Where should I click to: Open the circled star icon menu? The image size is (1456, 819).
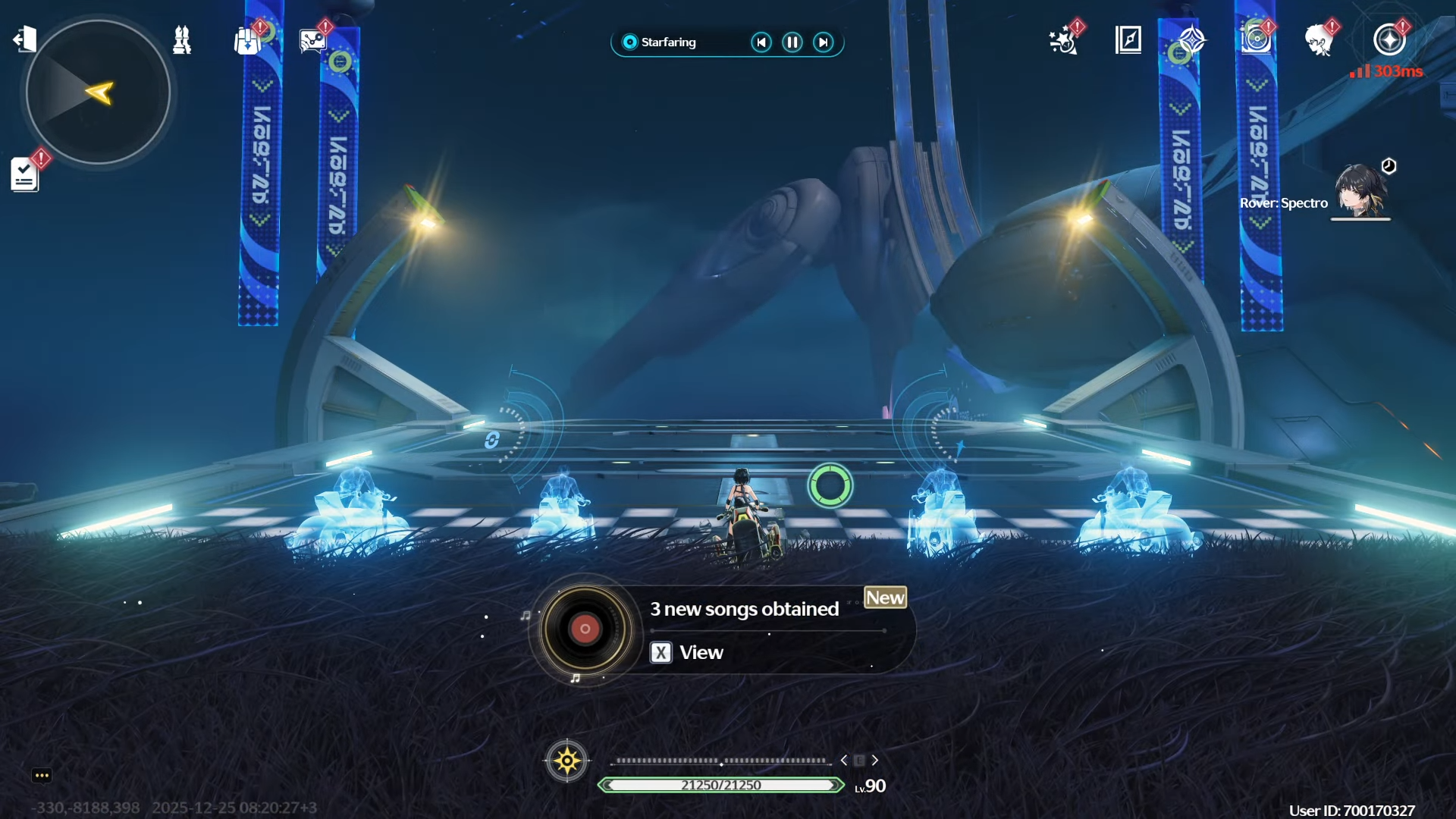pos(1389,39)
